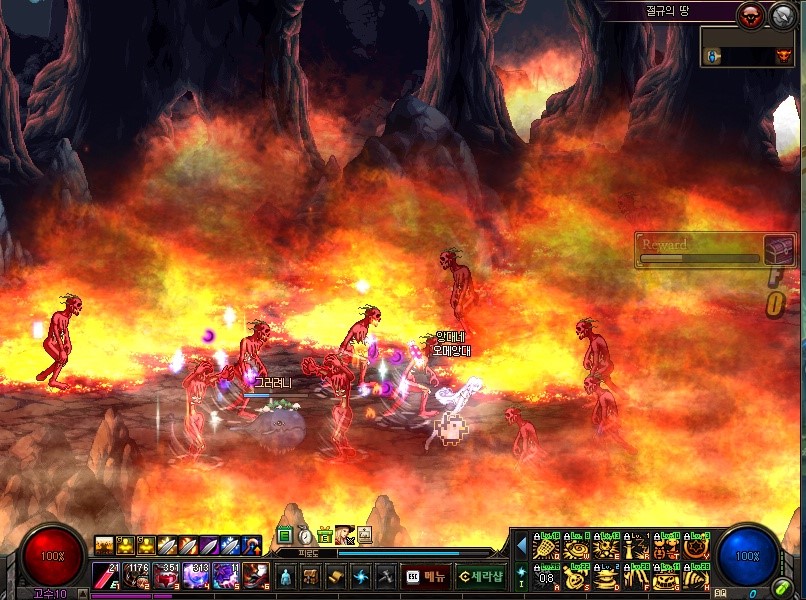Image resolution: width=806 pixels, height=600 pixels.
Task: Open the blue character silhouette menu icon
Action: click(x=285, y=576)
